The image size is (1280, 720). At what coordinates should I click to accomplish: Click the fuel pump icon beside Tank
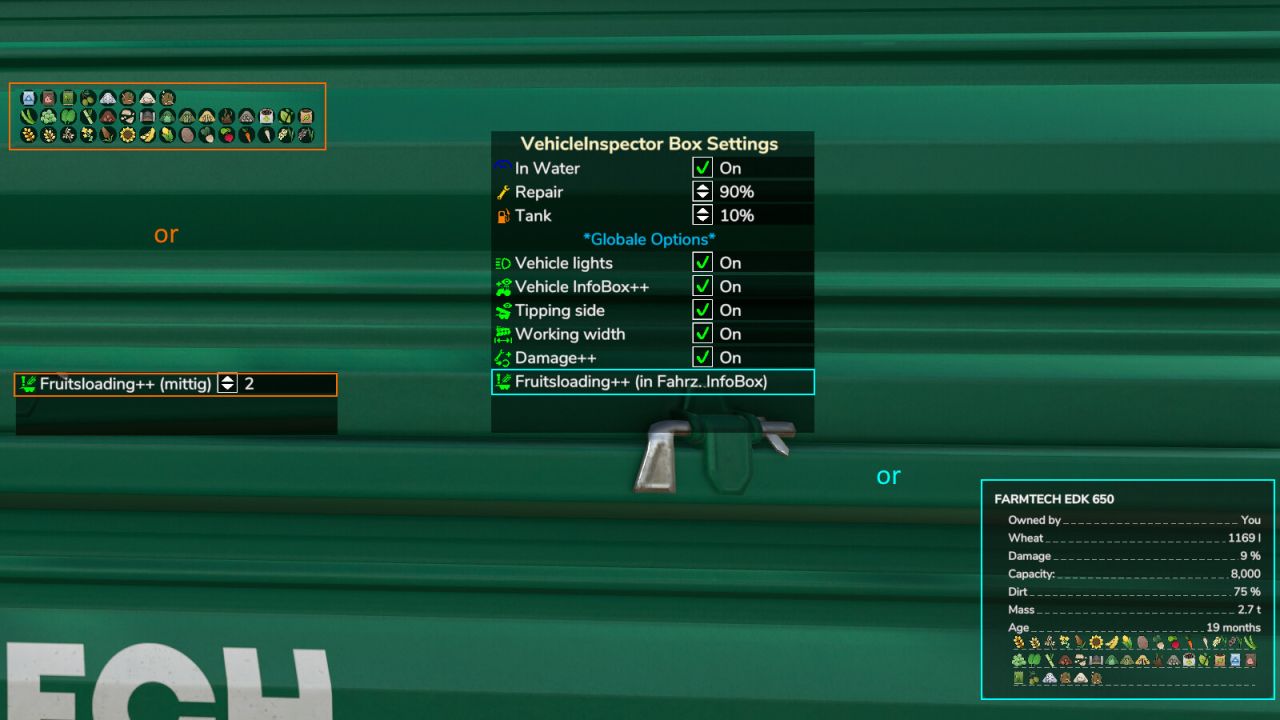coord(502,215)
